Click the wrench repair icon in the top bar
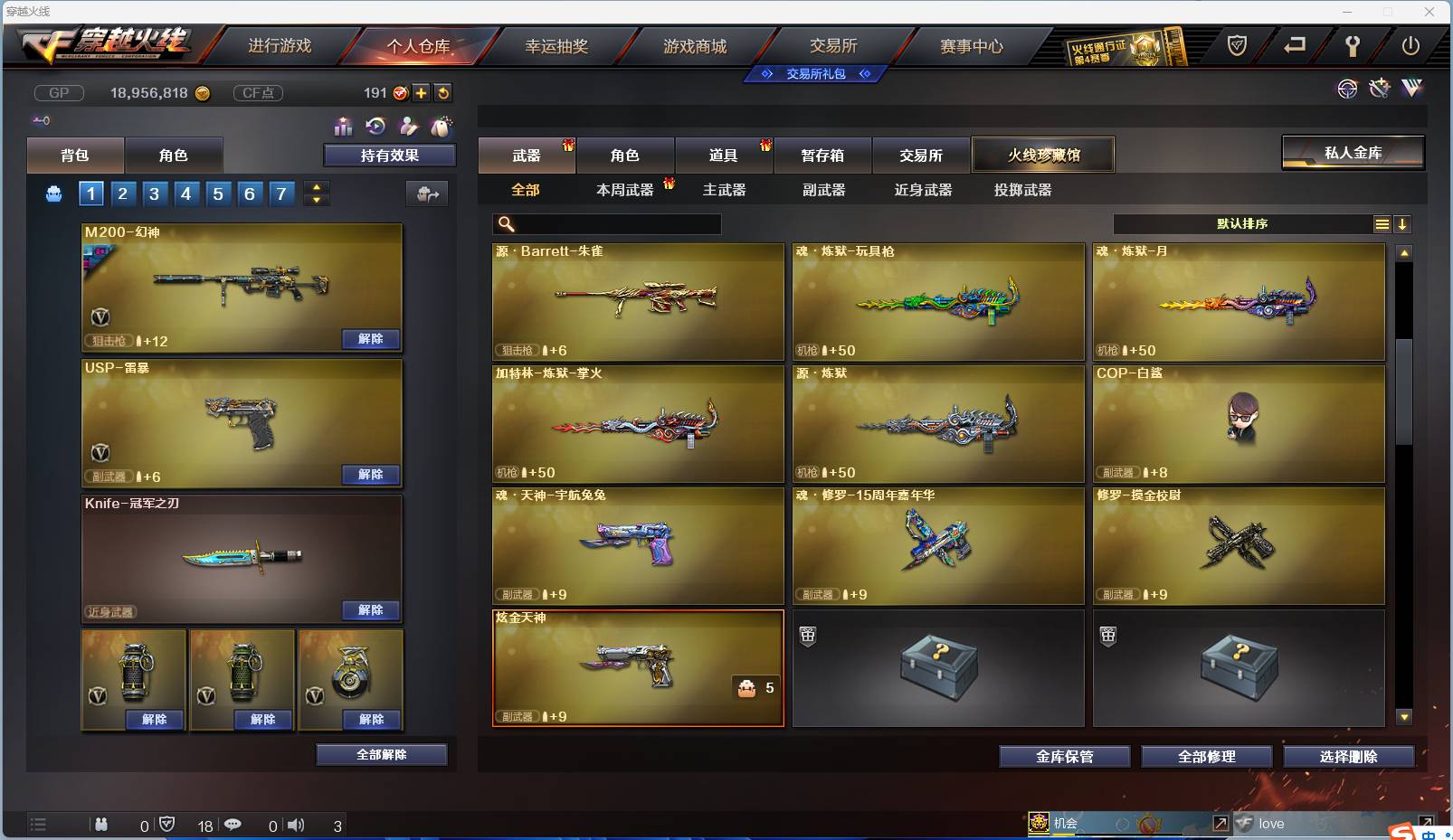Screen dimensions: 1453x840 tap(1352, 45)
